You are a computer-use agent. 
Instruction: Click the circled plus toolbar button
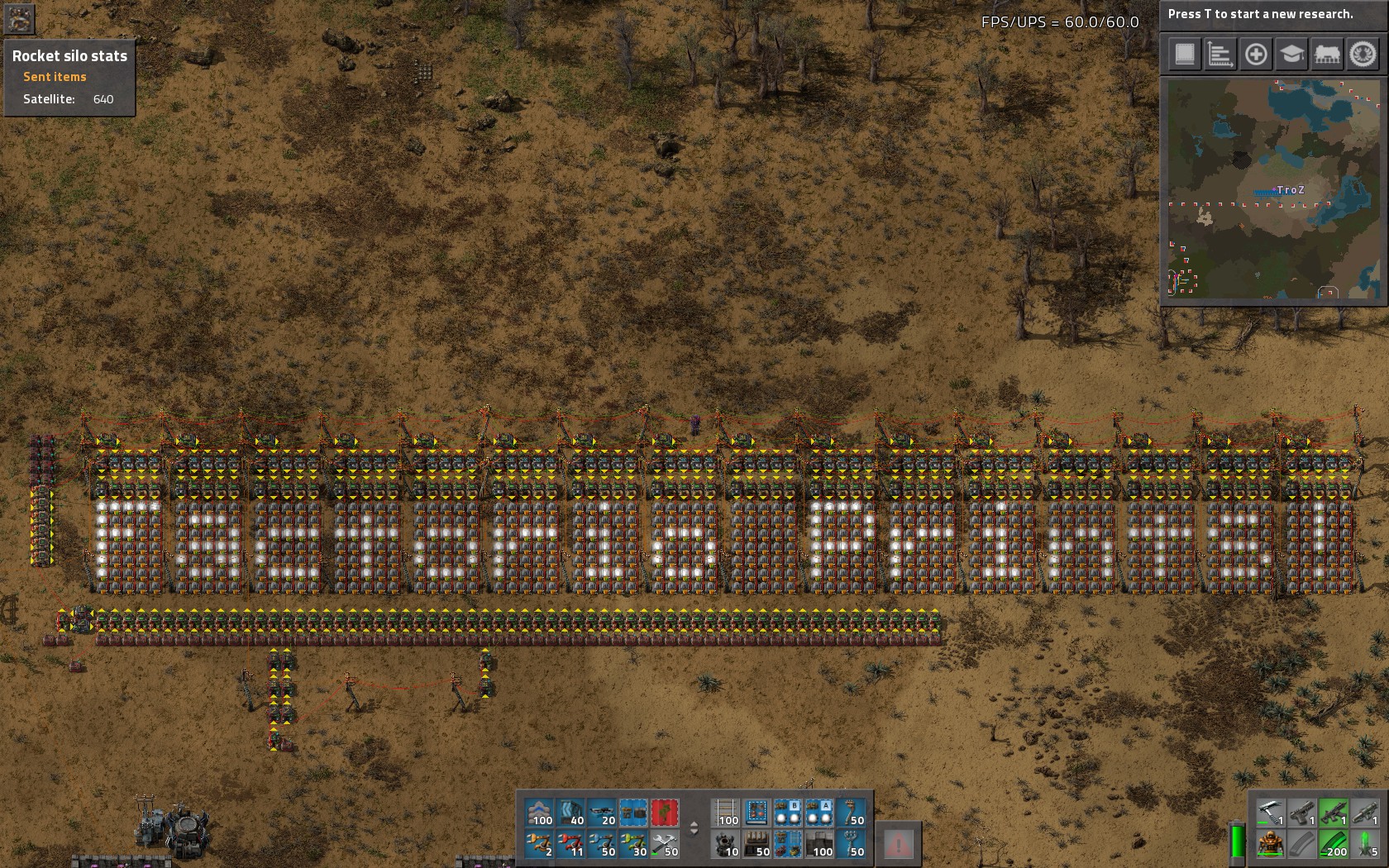[1255, 54]
